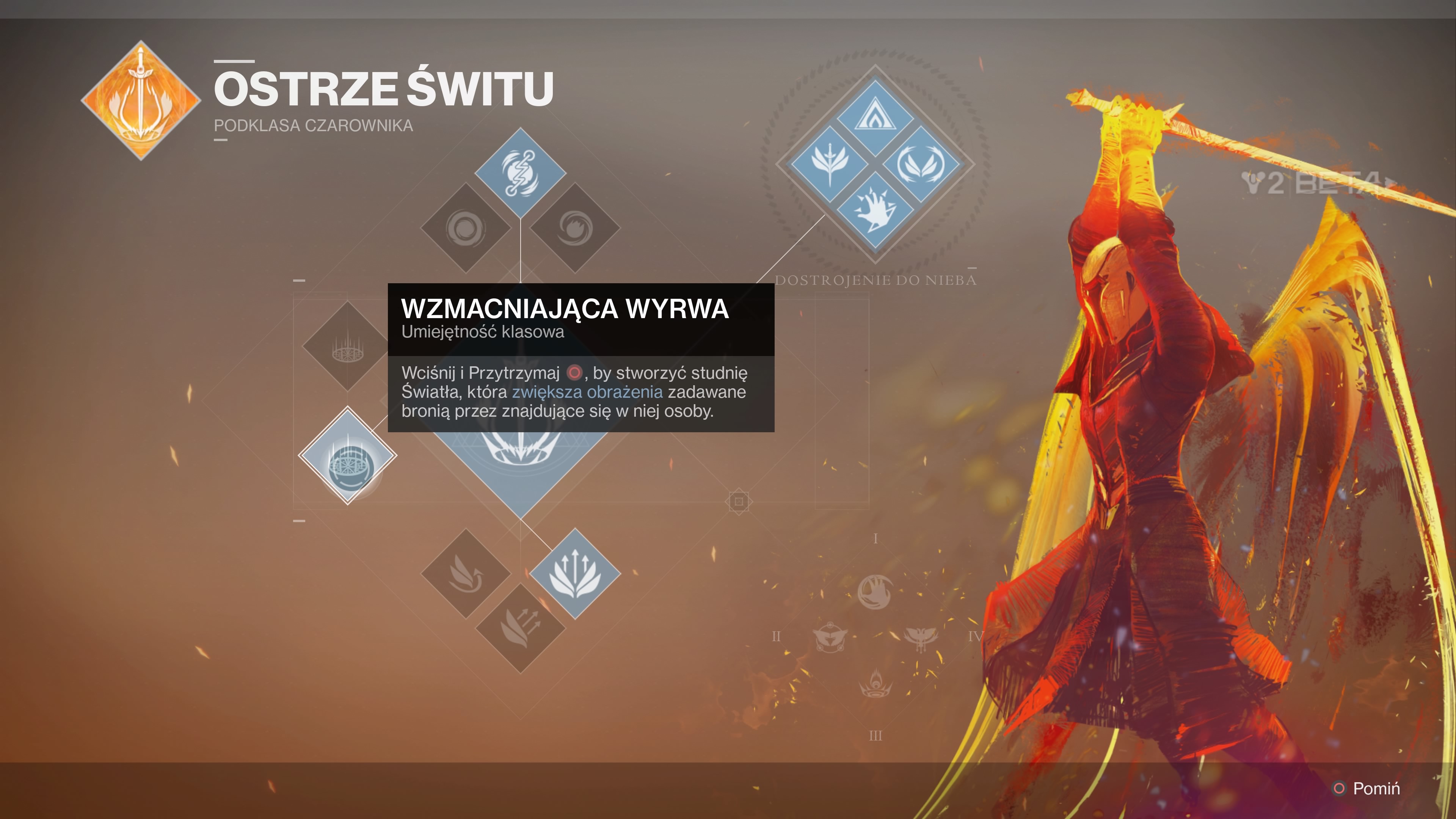Screen dimensions: 1456x819
Task: Choose the dimmed rift node above the highlighted one
Action: tap(348, 345)
